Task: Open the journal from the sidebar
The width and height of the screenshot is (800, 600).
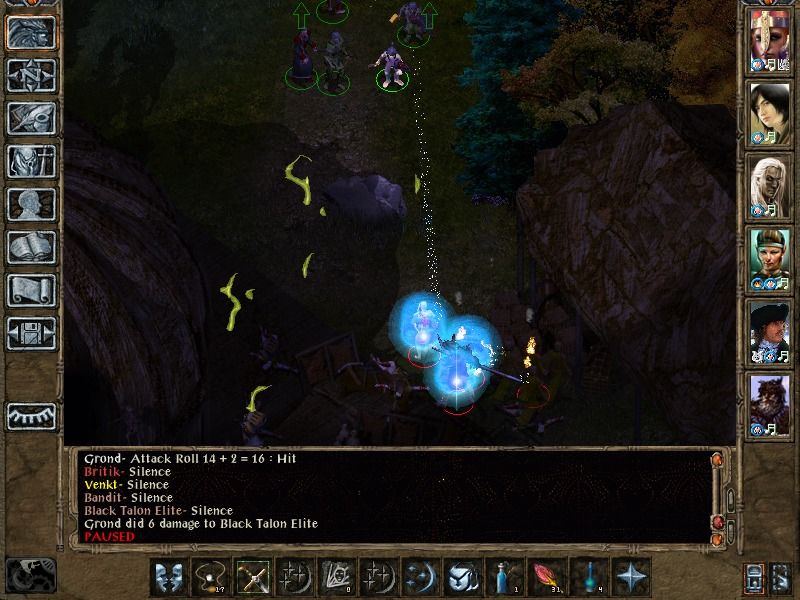Action: [31, 117]
